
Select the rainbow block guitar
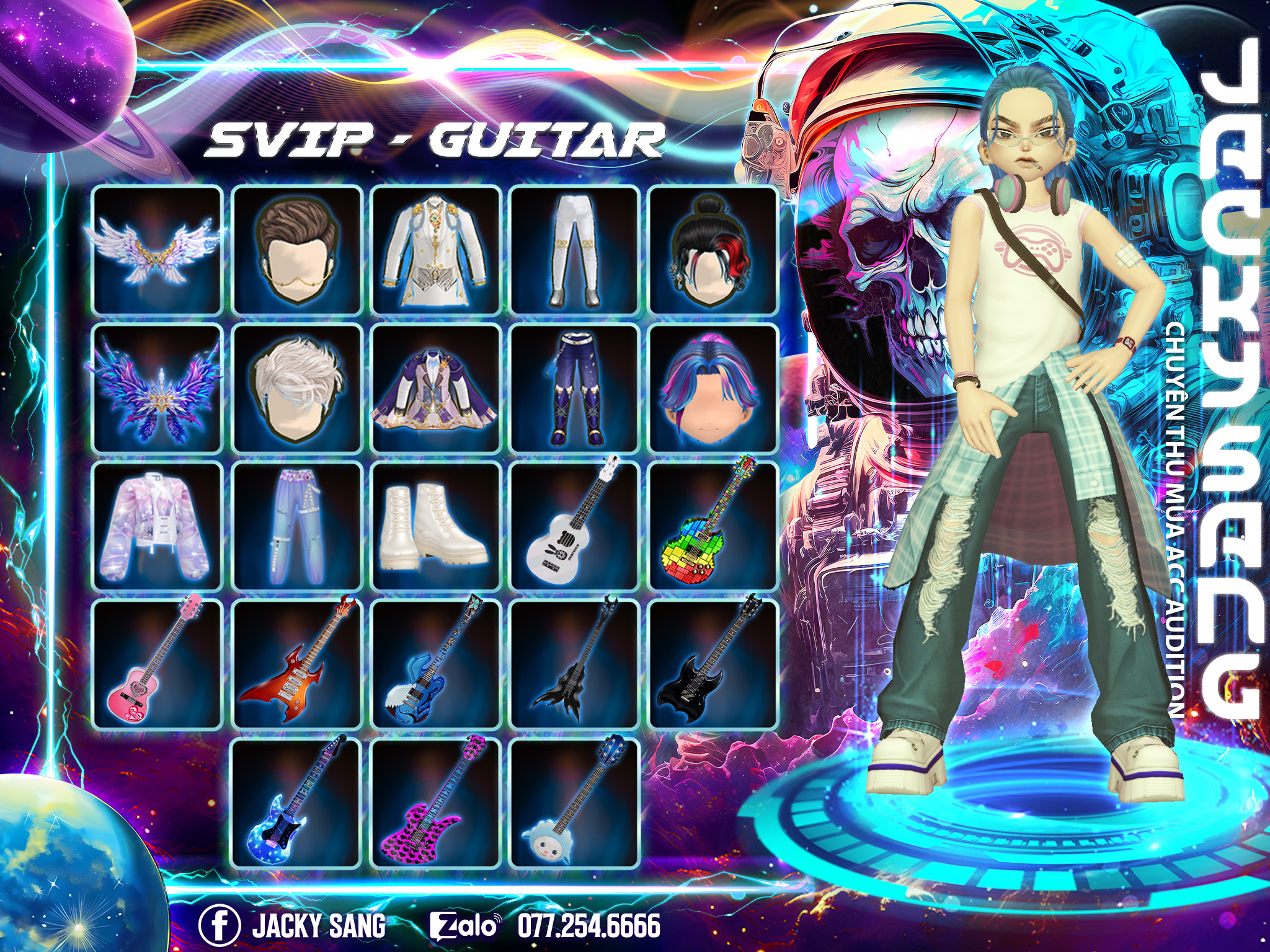(713, 527)
